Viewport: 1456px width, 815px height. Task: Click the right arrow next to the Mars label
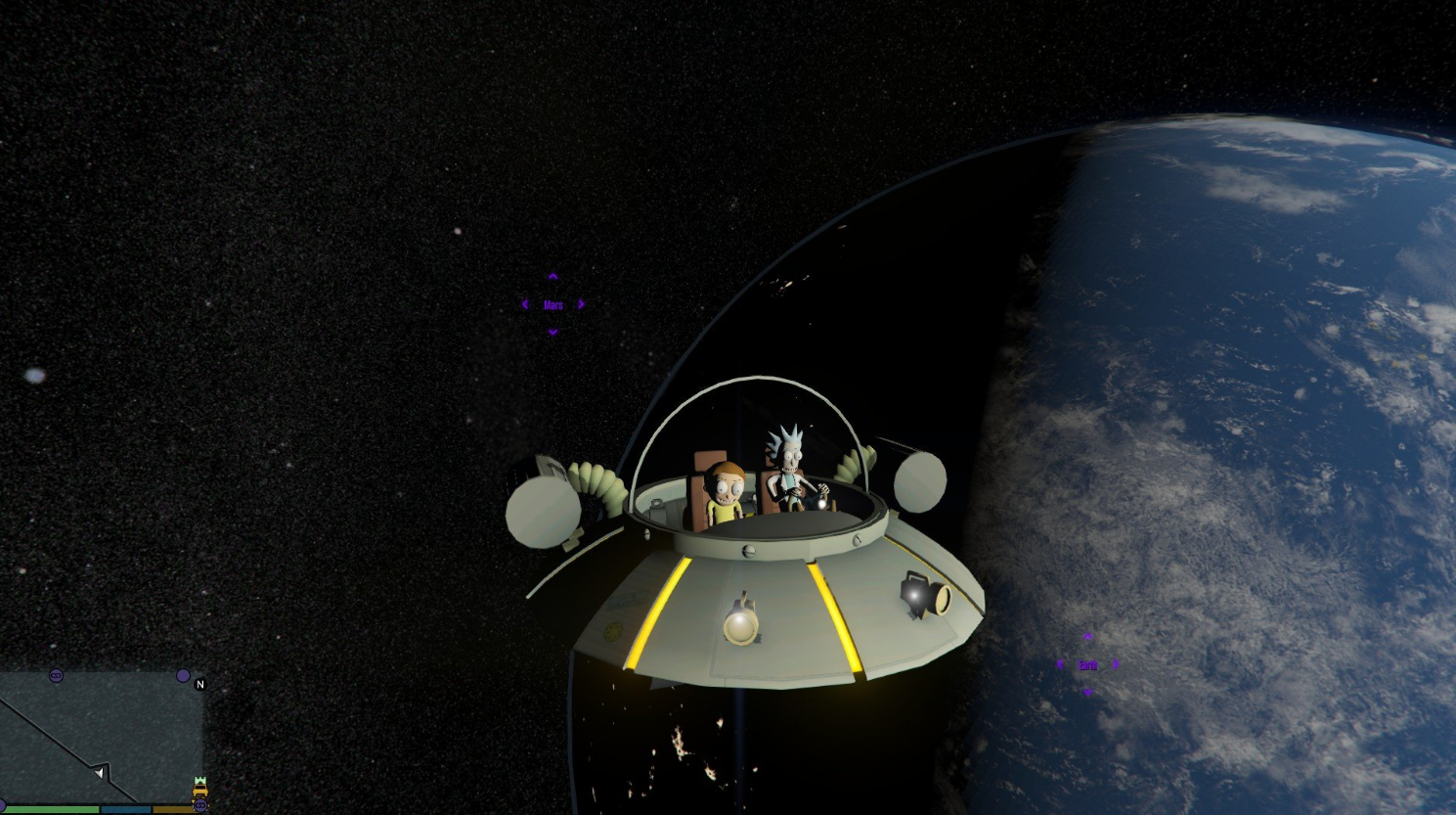click(583, 304)
